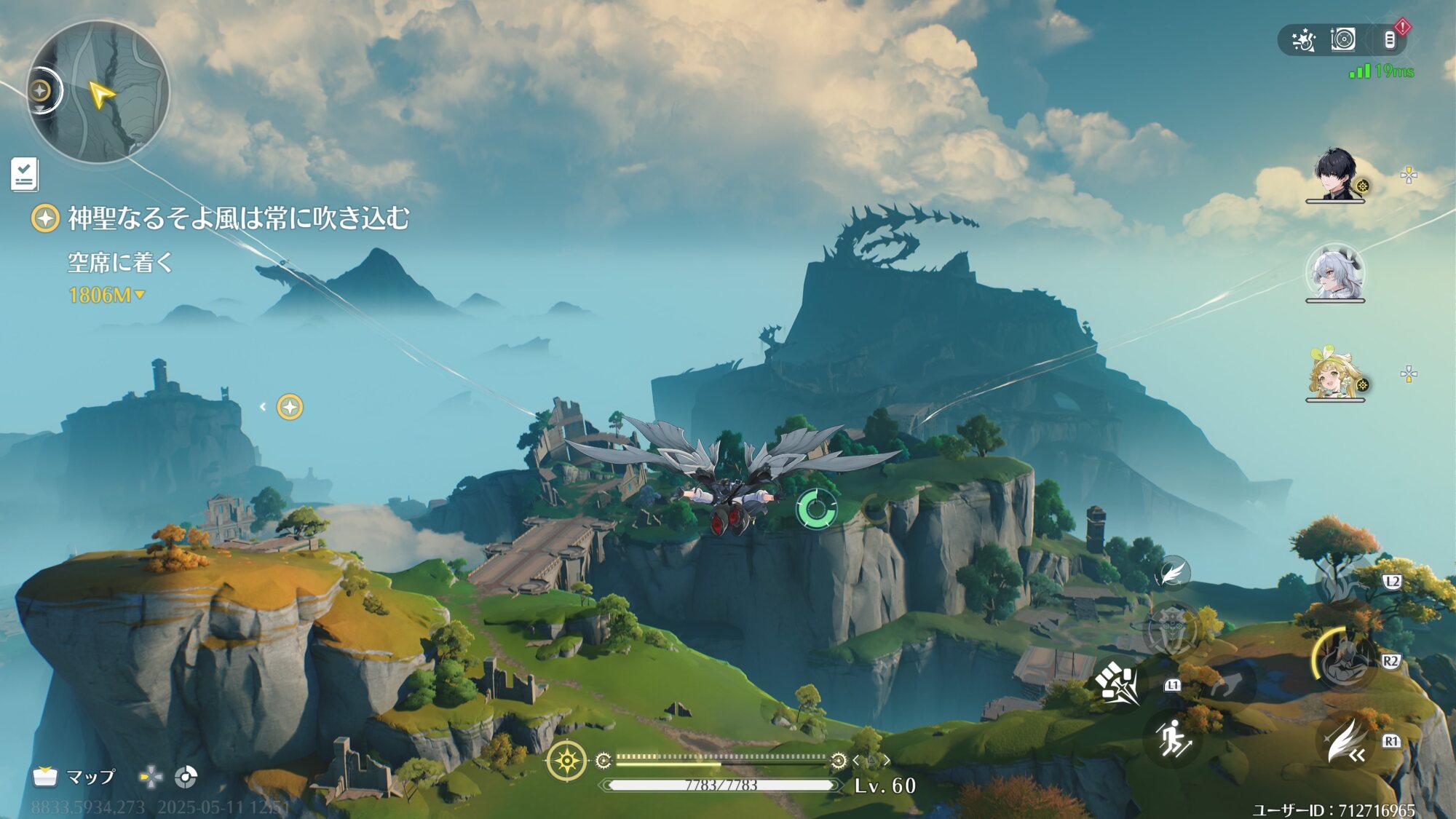The height and width of the screenshot is (819, 1456).
Task: Open the segmented wheel icon beside マップ
Action: pyautogui.click(x=186, y=778)
